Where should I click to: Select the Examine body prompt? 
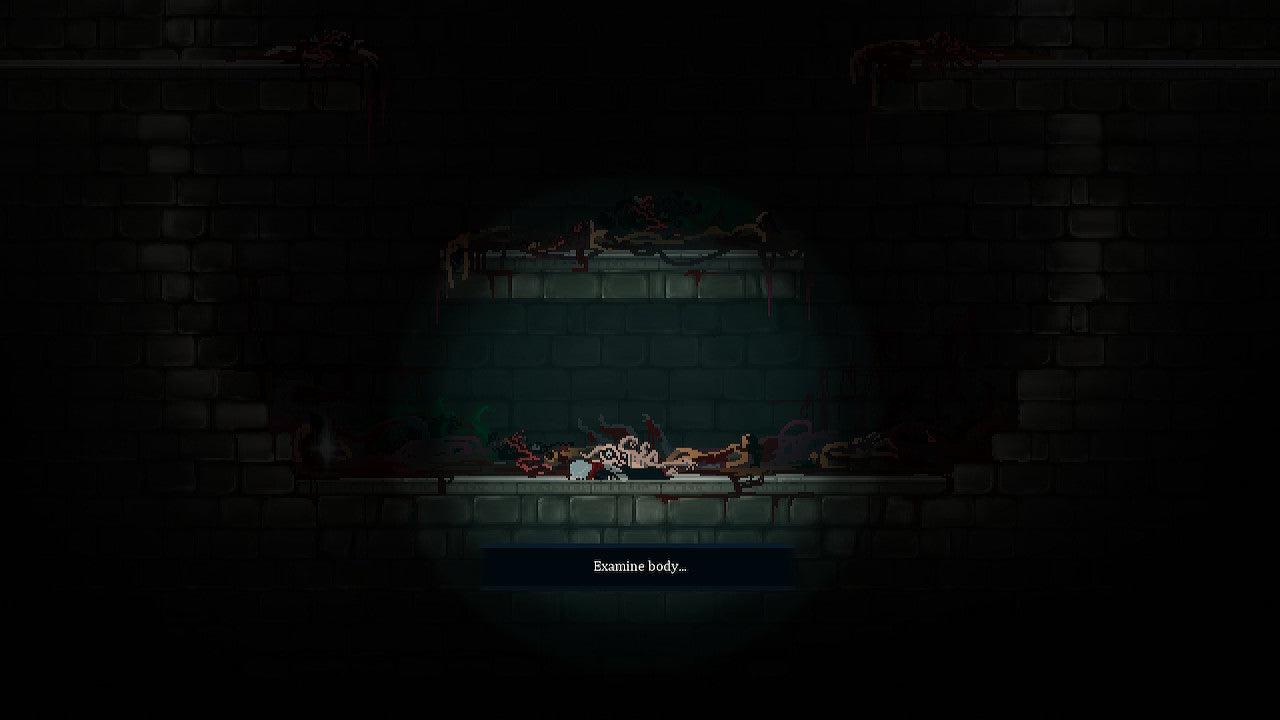click(639, 567)
